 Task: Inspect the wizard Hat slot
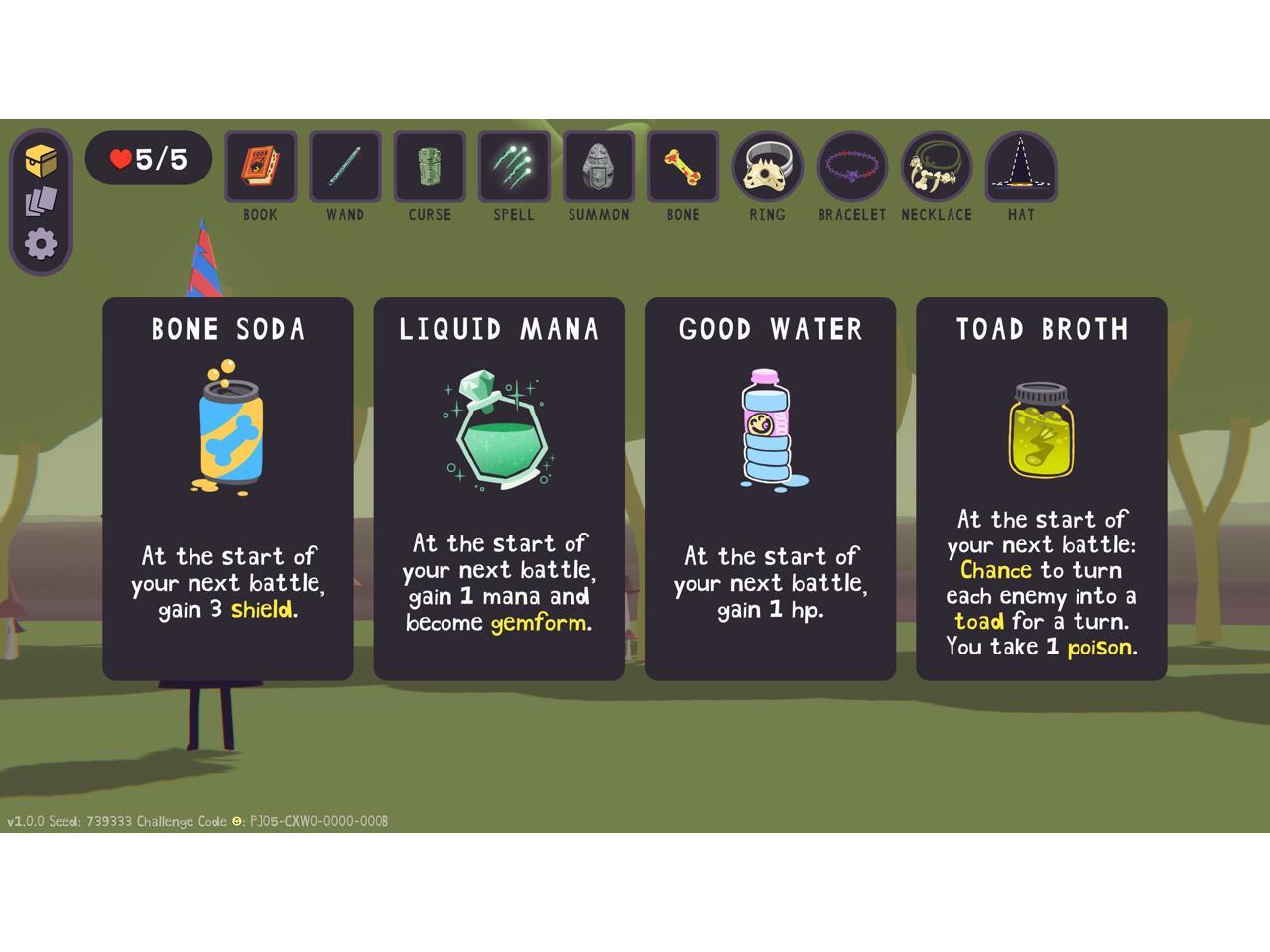pos(1021,166)
